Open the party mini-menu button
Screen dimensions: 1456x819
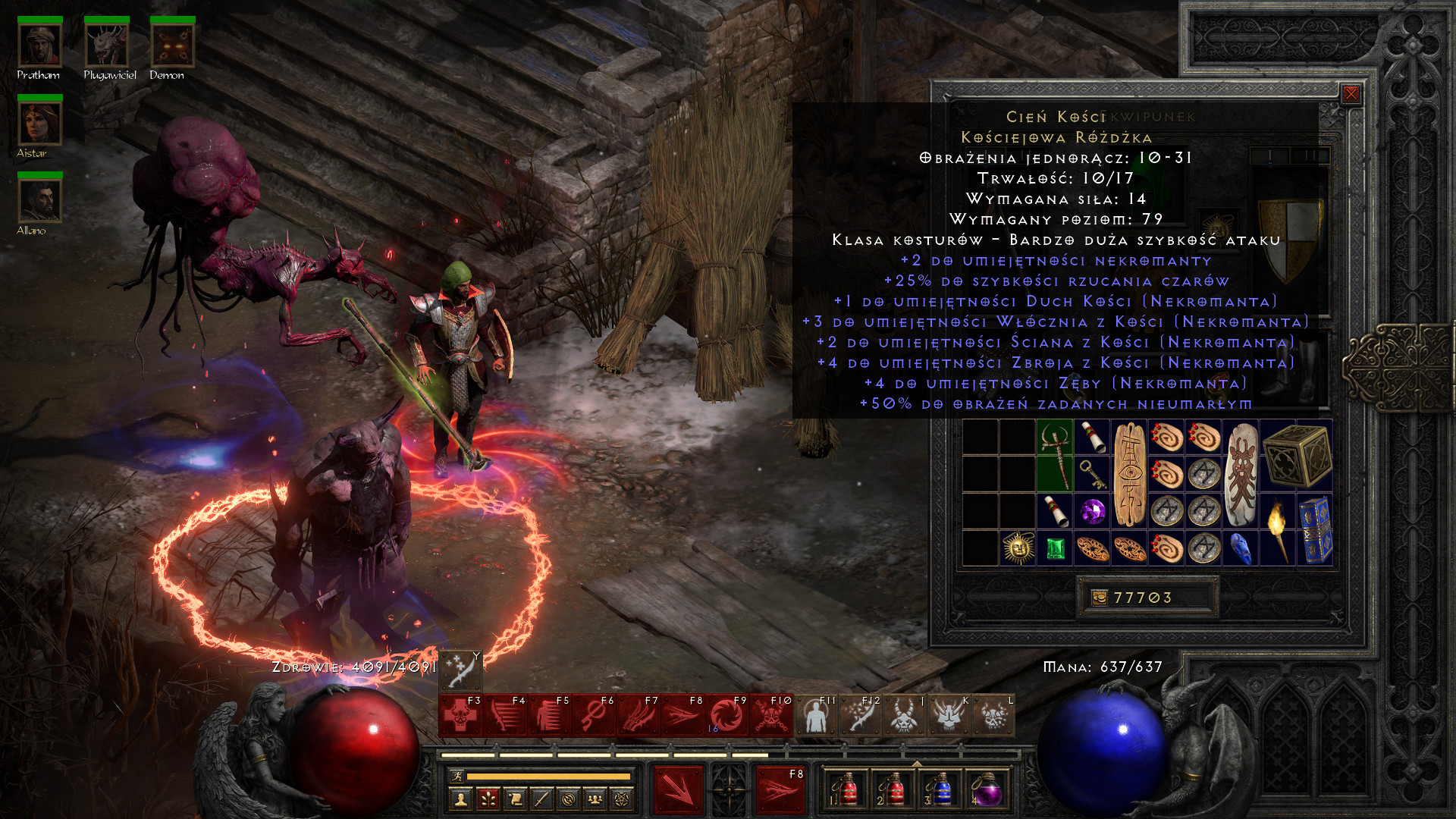(595, 799)
